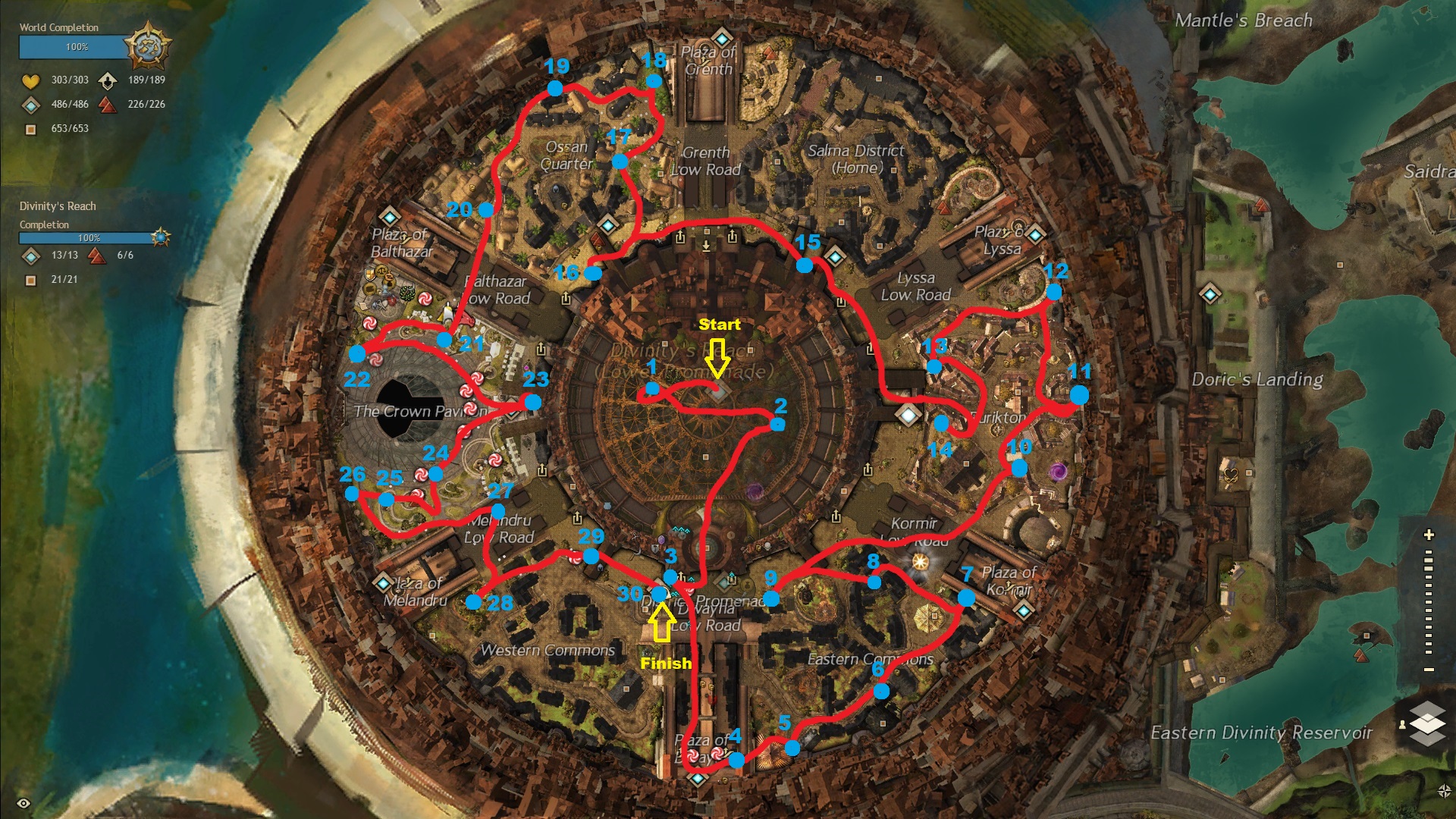Pick the Plaza of Kormir waypoint
This screenshot has height=819, width=1456.
(x=1024, y=610)
